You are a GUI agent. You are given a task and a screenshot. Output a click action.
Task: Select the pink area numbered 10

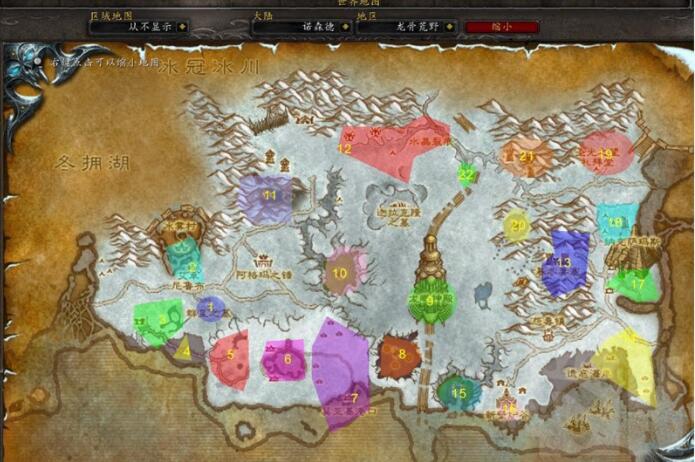pos(343,270)
